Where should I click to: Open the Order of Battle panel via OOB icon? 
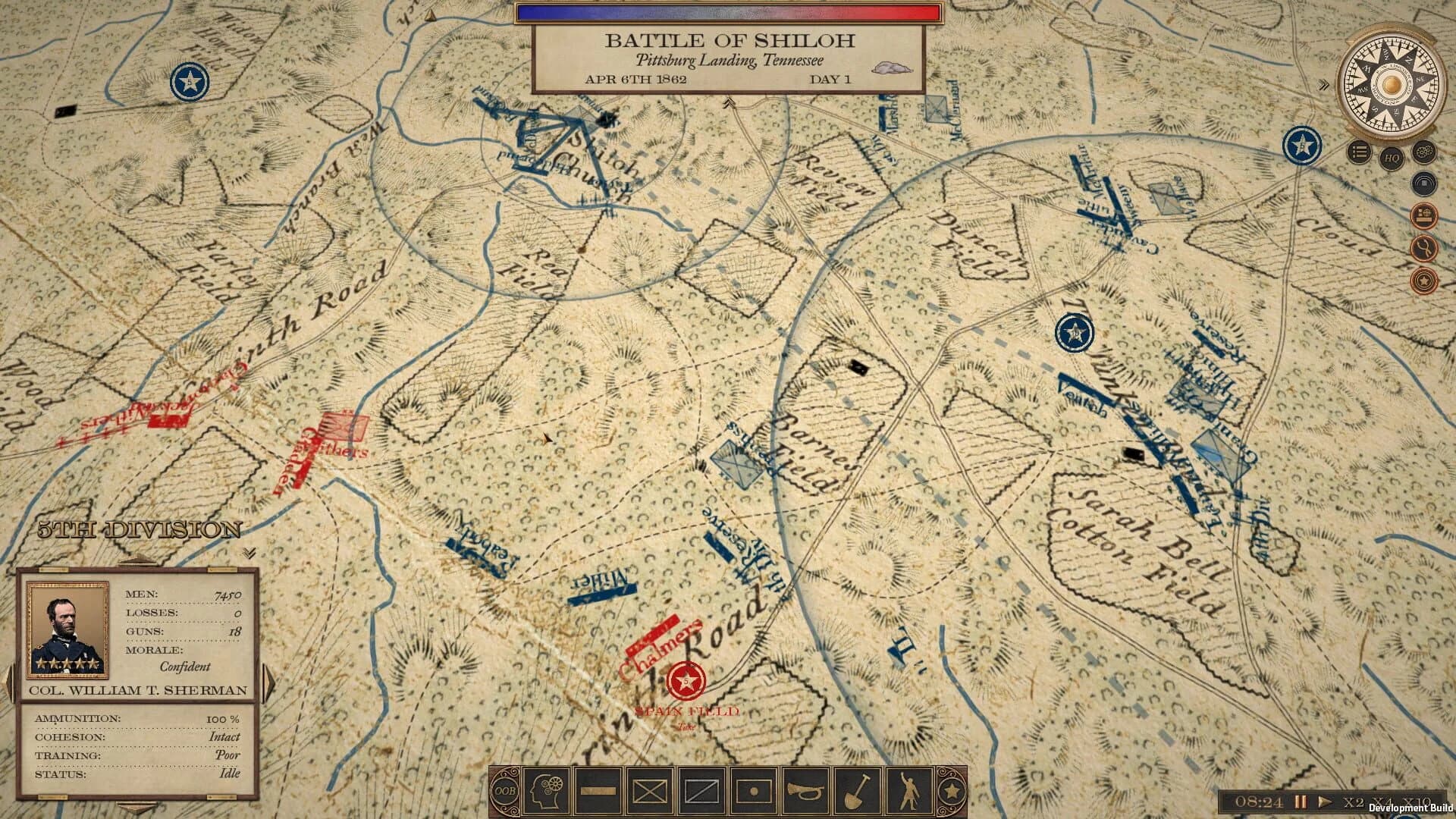506,790
